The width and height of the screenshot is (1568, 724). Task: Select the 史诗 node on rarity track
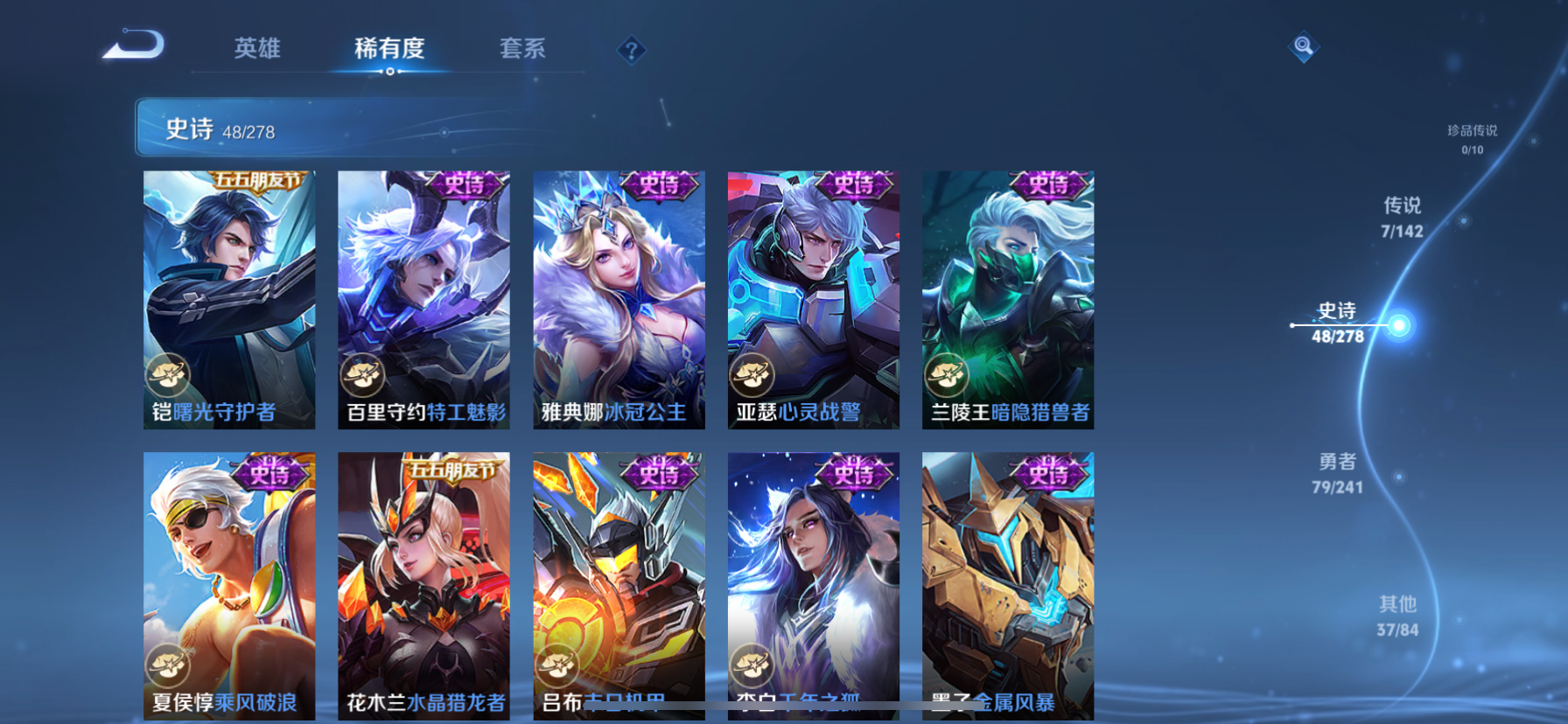point(1401,324)
